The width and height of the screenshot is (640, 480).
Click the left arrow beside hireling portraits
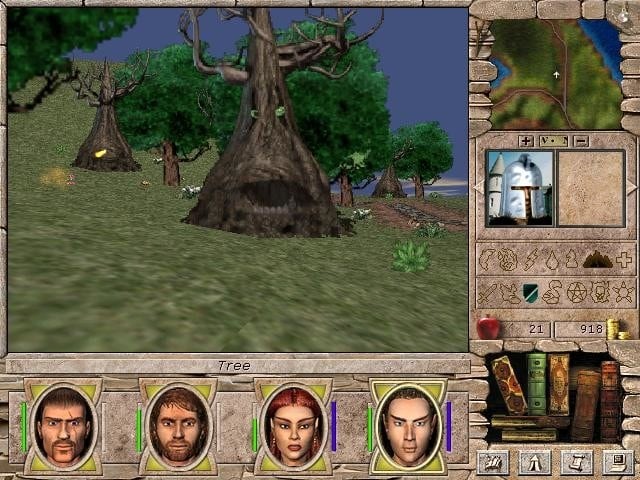pyautogui.click(x=478, y=187)
